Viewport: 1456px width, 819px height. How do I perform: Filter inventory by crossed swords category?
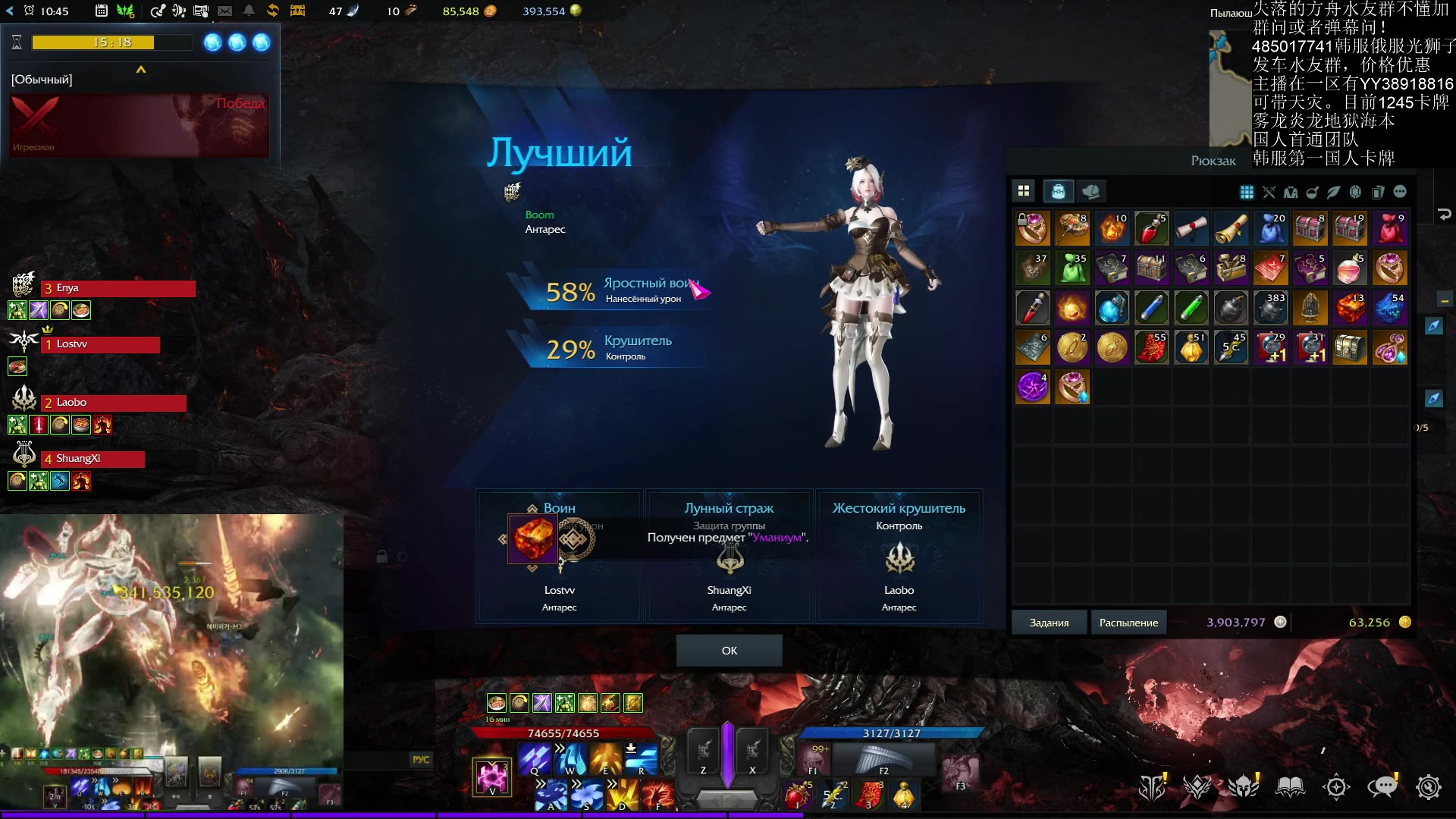(1269, 192)
